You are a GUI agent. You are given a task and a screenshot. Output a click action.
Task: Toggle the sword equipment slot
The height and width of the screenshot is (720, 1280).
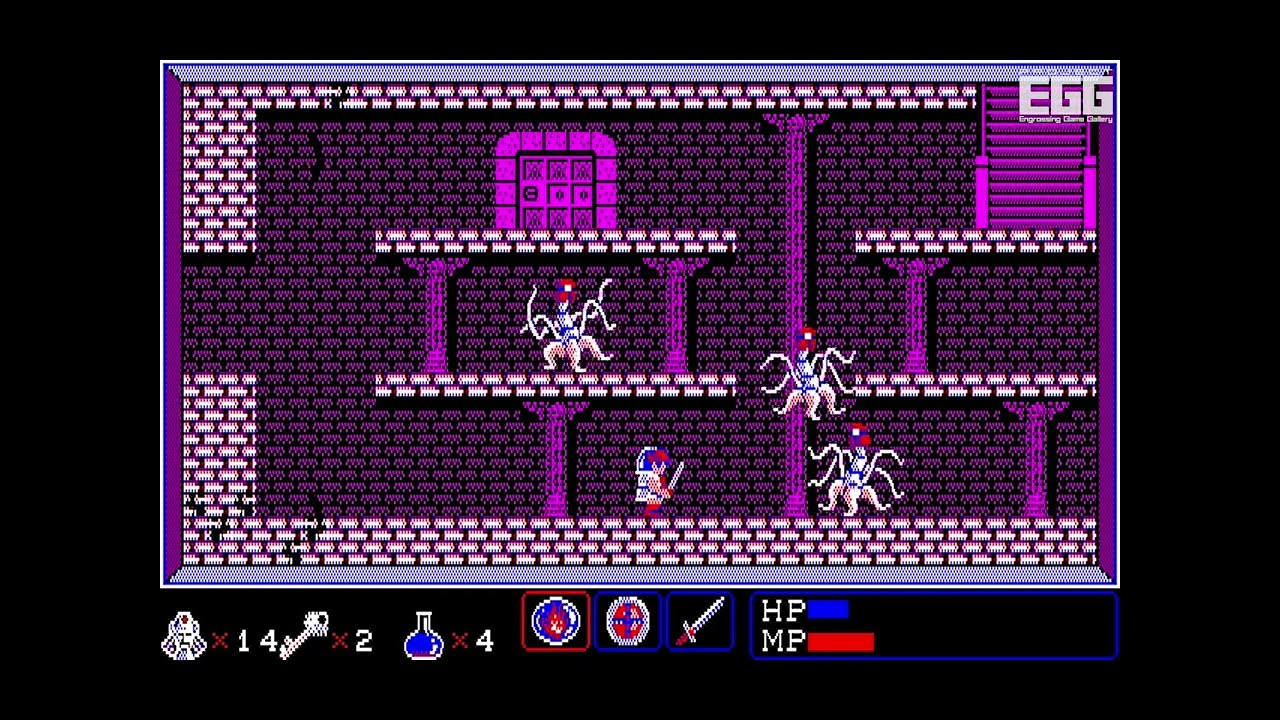pos(699,621)
